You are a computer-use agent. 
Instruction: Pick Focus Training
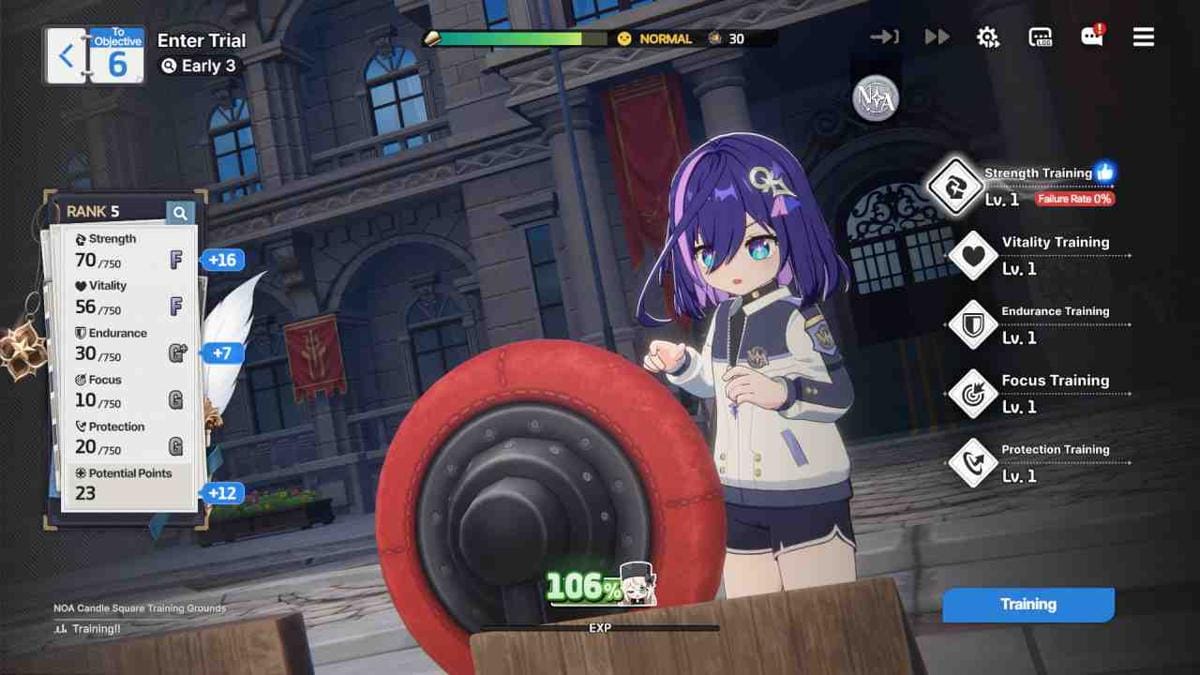(x=973, y=393)
